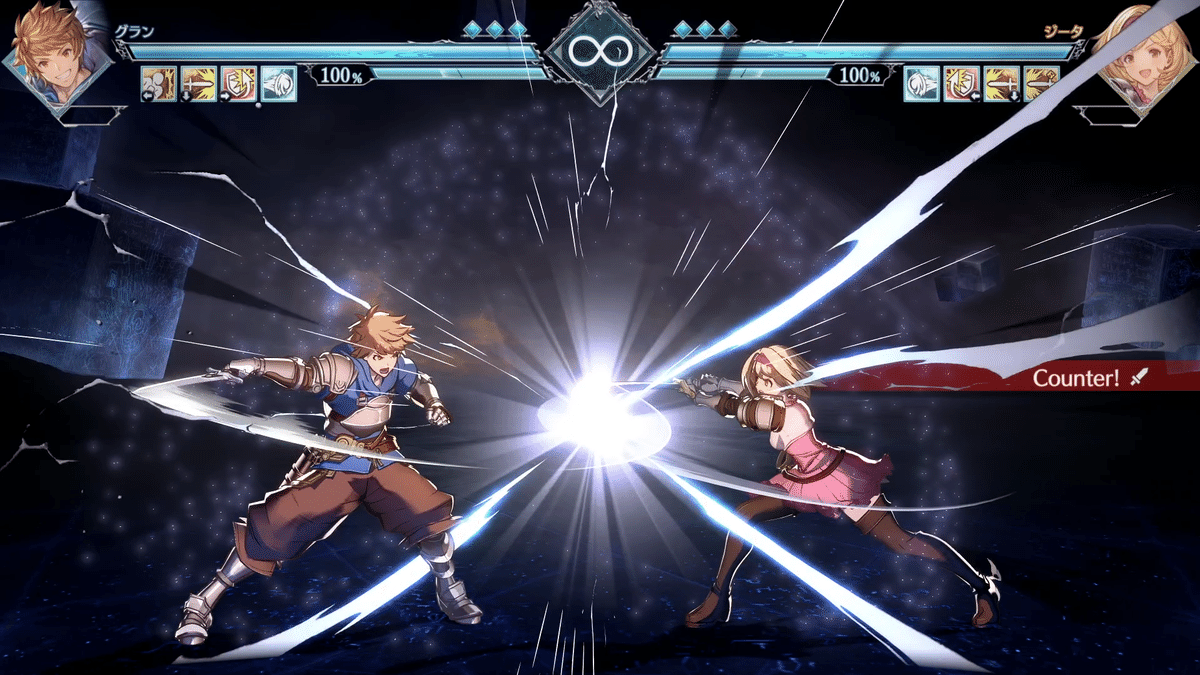Choose Djeeta's sword skill with down arrow
The image size is (1200, 675).
(x=1001, y=83)
